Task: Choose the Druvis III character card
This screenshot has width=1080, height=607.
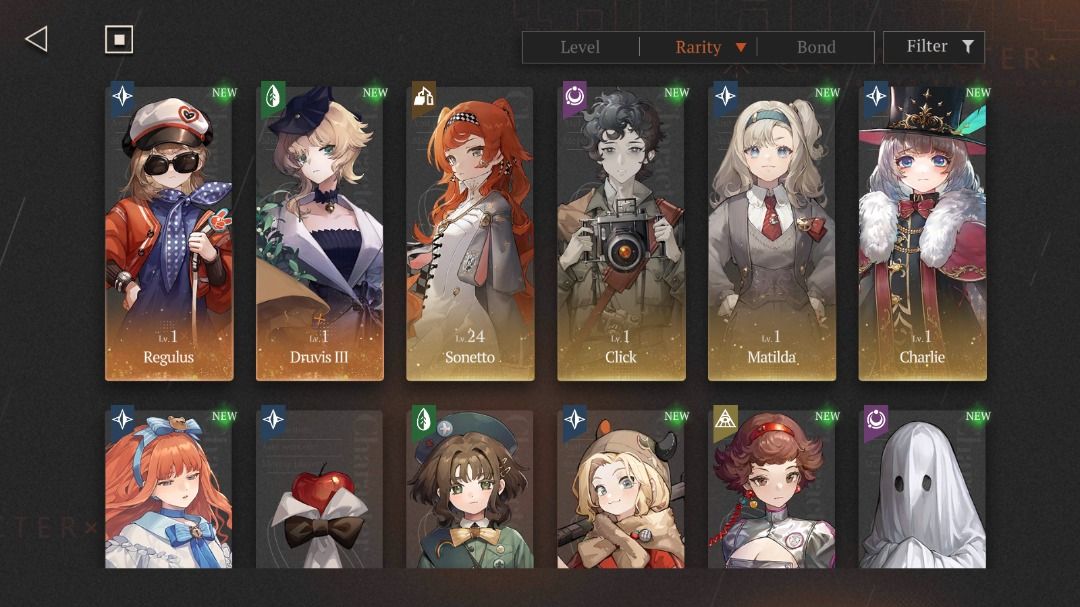Action: pyautogui.click(x=320, y=233)
